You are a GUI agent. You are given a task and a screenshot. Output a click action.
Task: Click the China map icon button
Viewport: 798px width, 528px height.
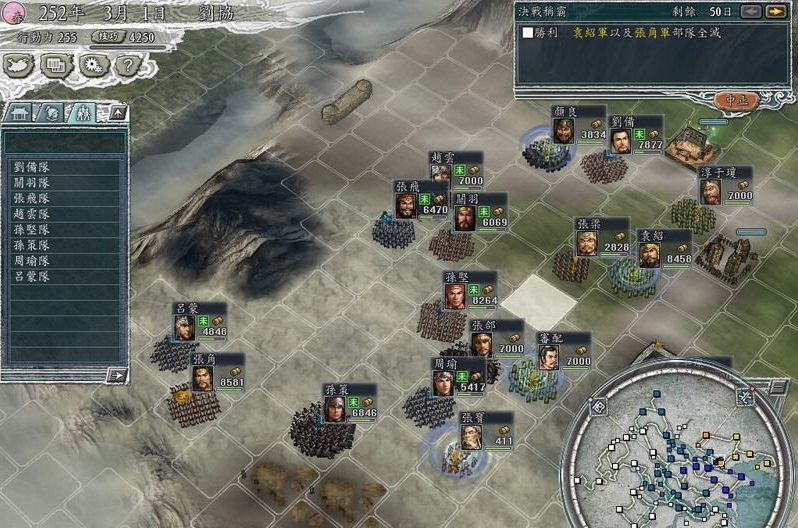[20, 65]
